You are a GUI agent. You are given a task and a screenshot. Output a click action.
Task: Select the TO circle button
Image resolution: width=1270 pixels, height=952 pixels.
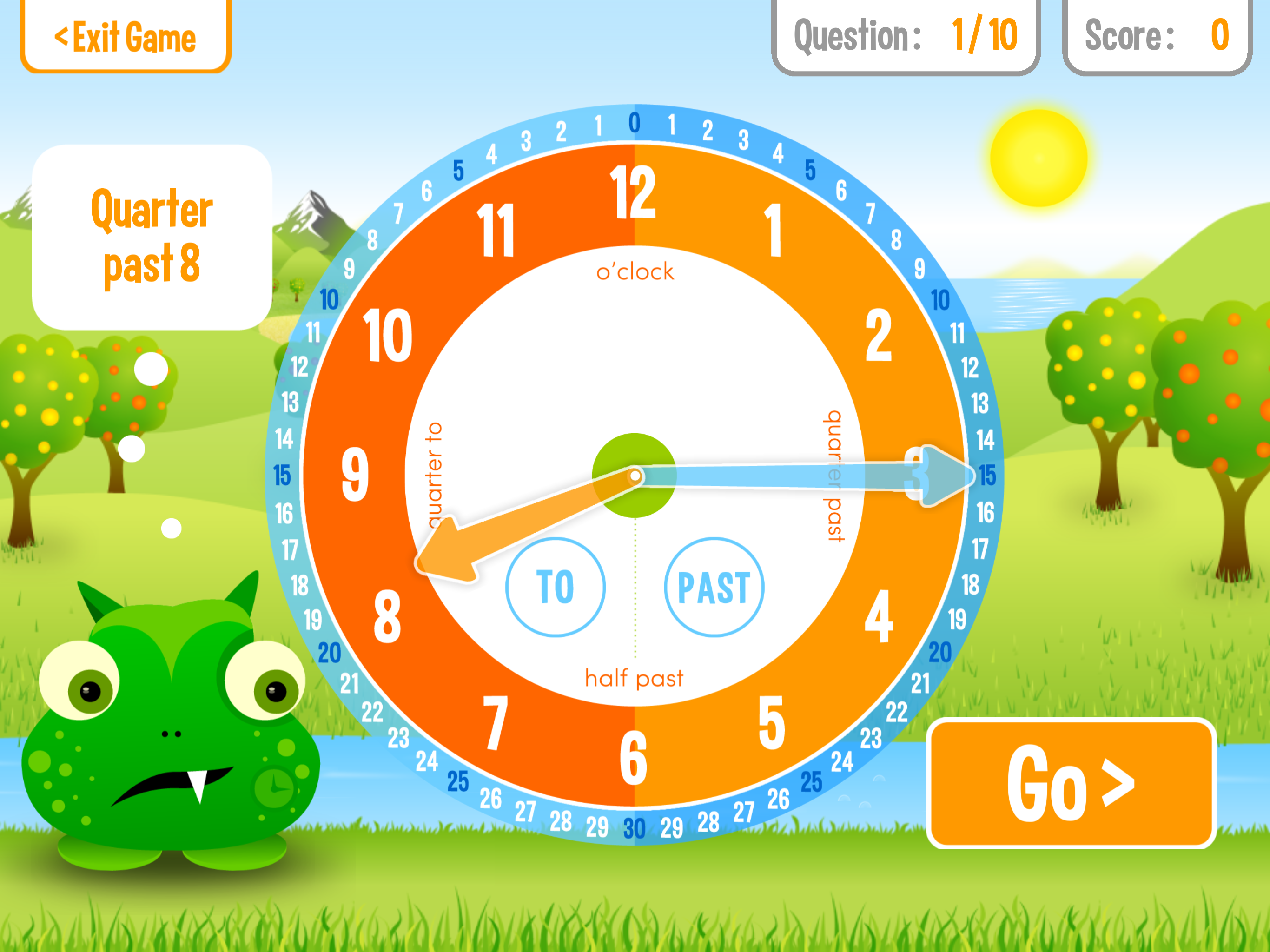click(x=555, y=587)
